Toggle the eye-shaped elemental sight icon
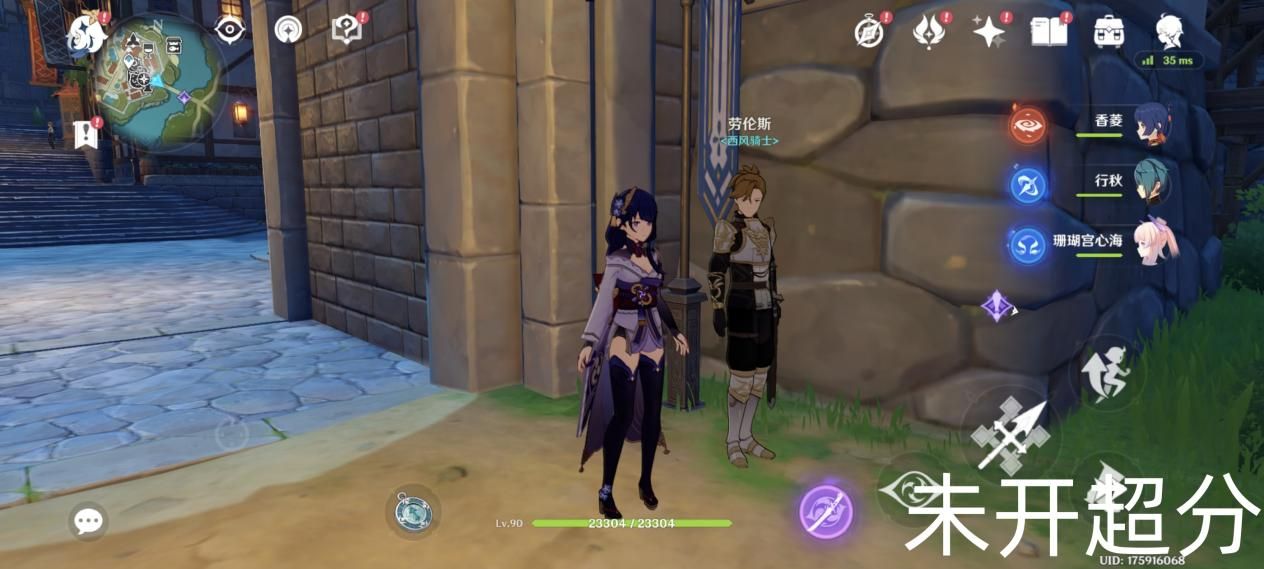Image resolution: width=1264 pixels, height=569 pixels. click(231, 30)
